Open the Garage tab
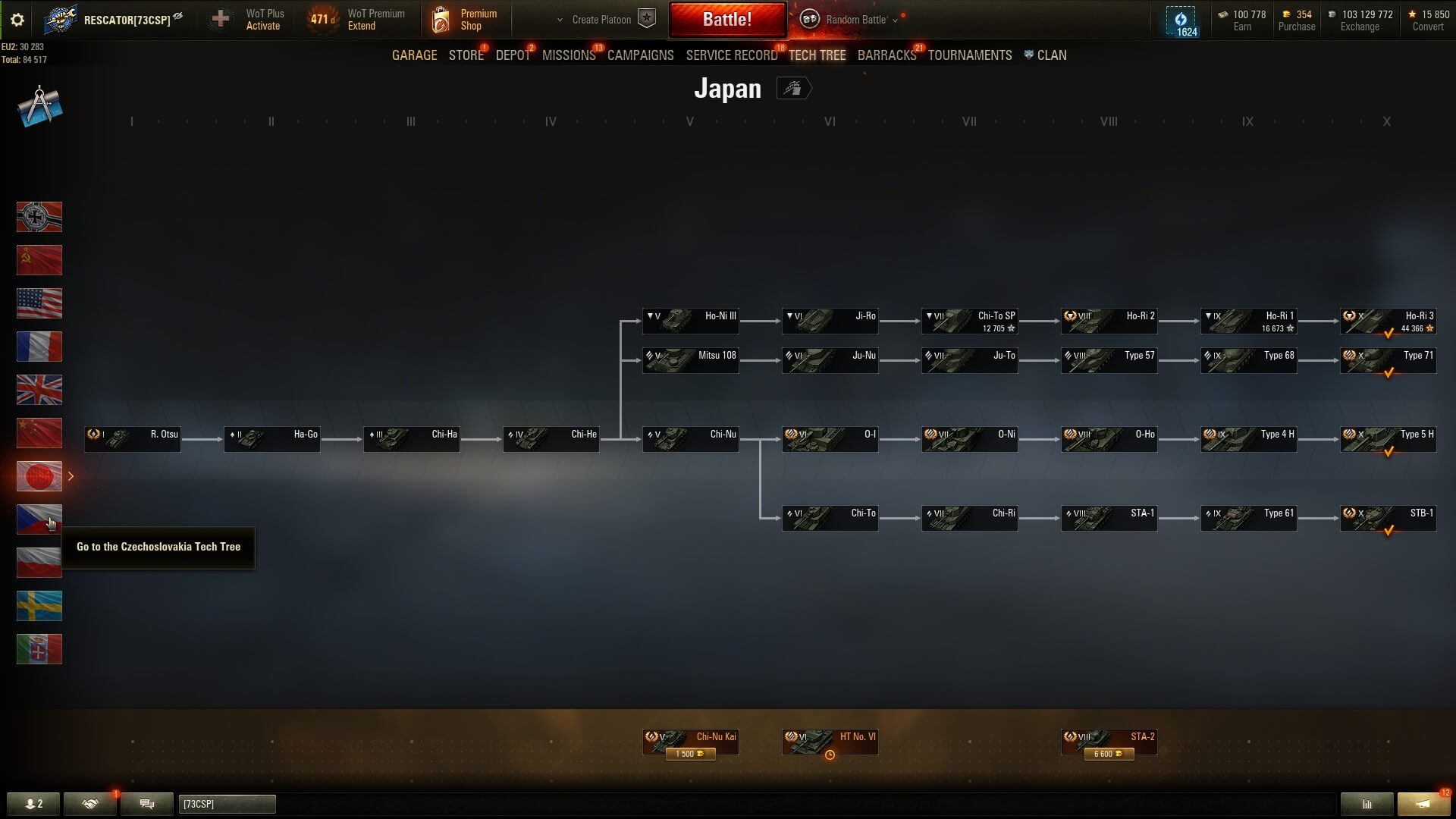Viewport: 1456px width, 819px height. point(414,55)
